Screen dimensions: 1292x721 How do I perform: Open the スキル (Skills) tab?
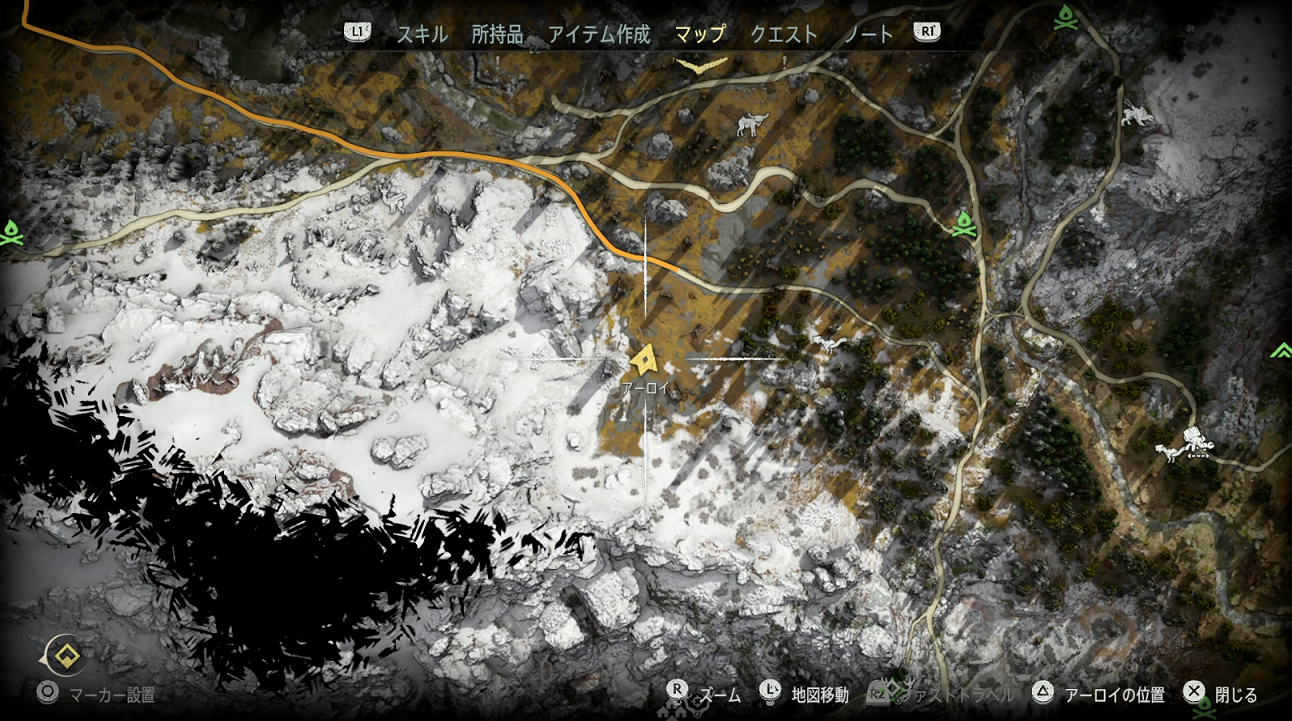(421, 34)
